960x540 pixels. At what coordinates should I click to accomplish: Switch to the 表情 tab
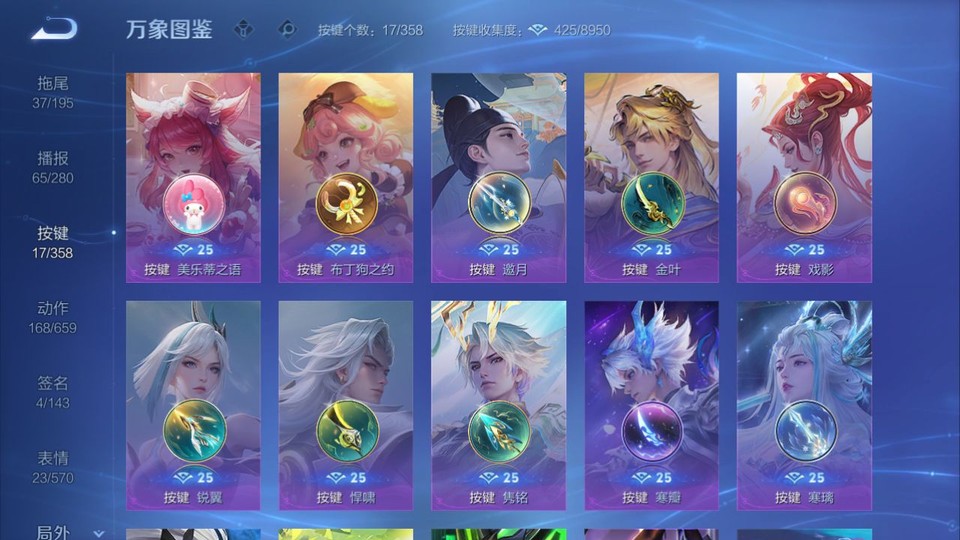[x=53, y=467]
